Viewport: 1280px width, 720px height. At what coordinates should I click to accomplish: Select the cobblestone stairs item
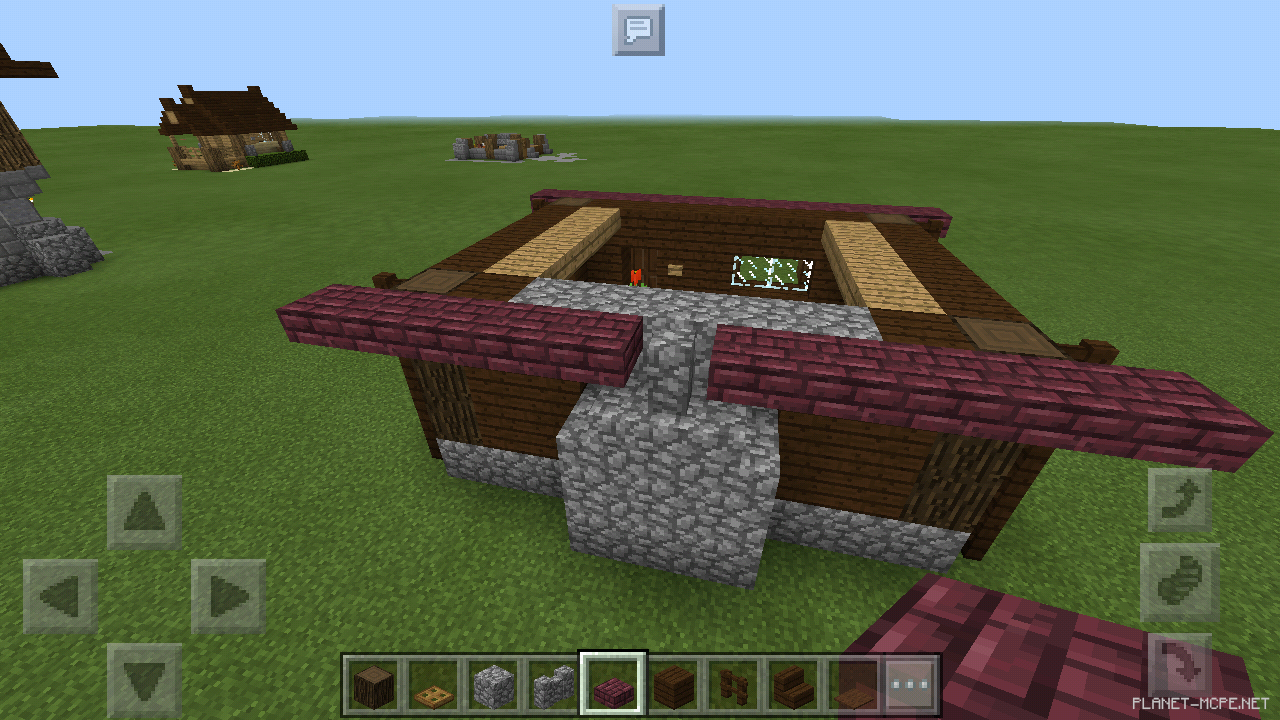click(x=554, y=683)
